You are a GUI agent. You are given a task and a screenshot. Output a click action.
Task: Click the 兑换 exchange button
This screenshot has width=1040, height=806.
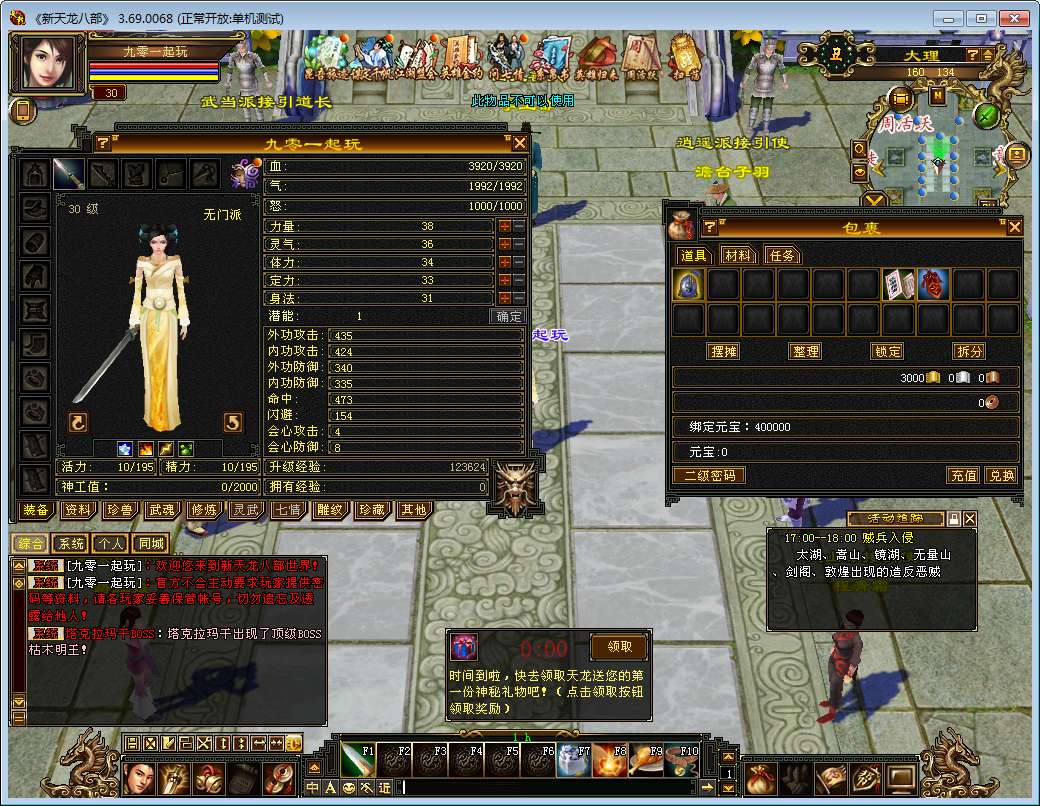coord(1001,475)
